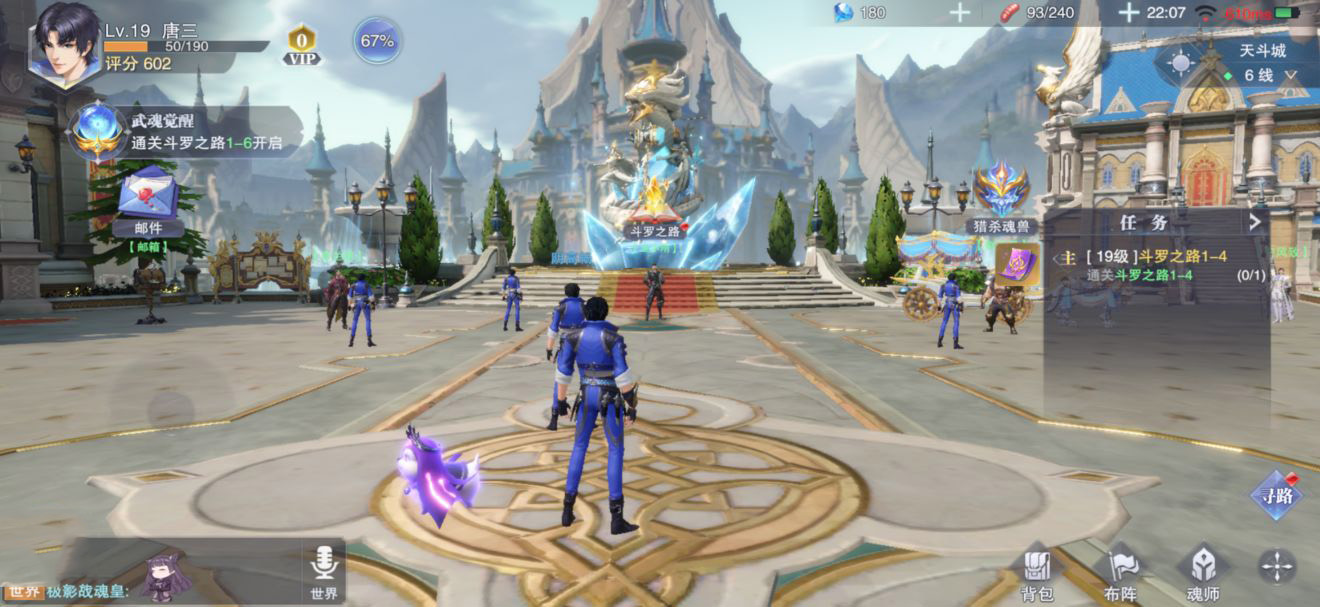Tap the 67% circular progress icon
Image resolution: width=1320 pixels, height=607 pixels.
377,41
